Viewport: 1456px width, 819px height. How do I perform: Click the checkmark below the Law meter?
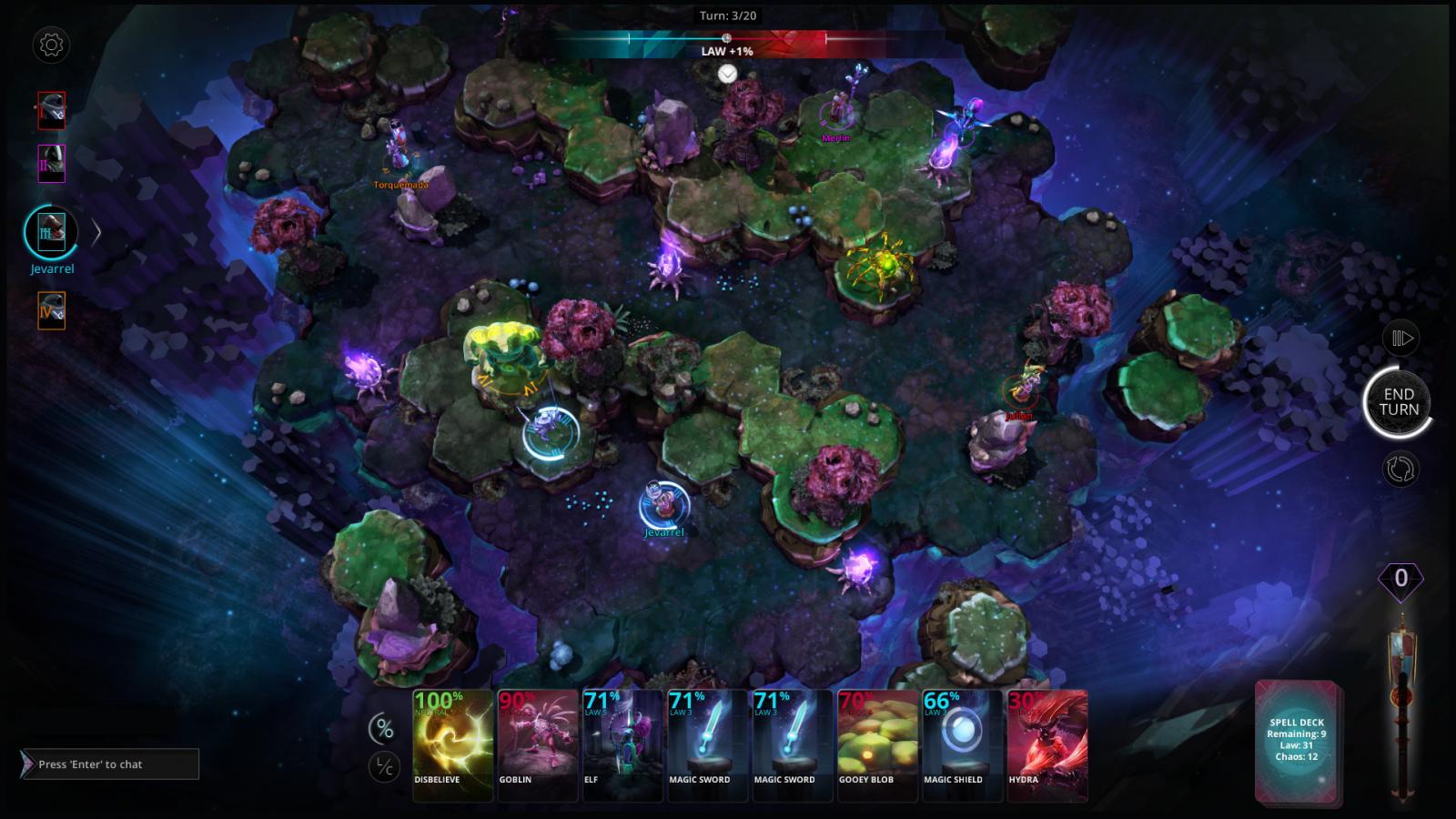point(727,74)
